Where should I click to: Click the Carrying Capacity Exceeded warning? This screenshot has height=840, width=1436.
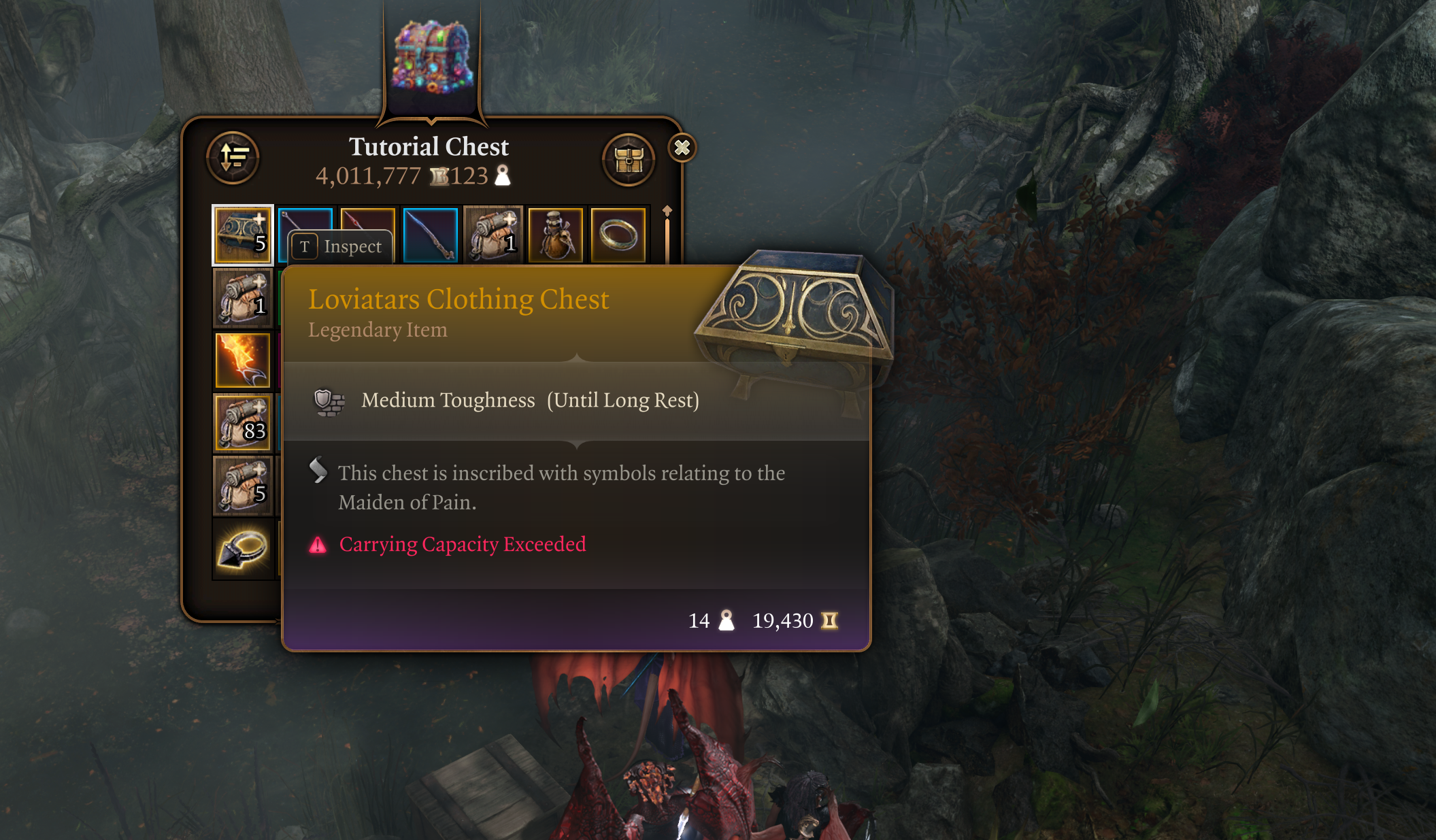click(463, 544)
